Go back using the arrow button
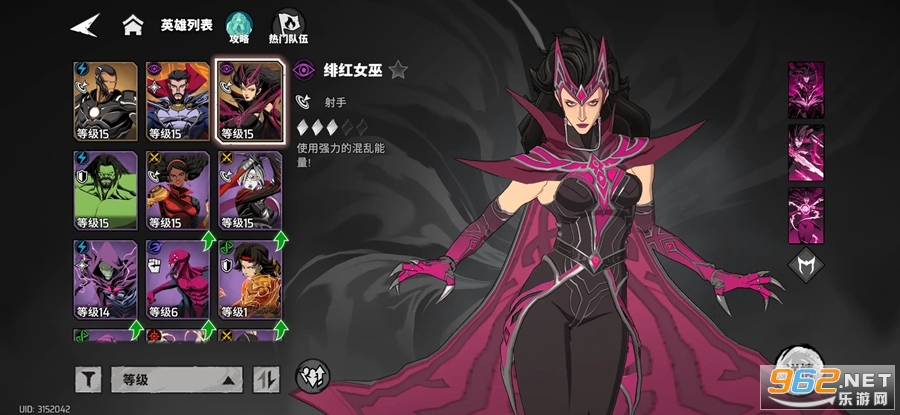This screenshot has height=415, width=900. [86, 25]
